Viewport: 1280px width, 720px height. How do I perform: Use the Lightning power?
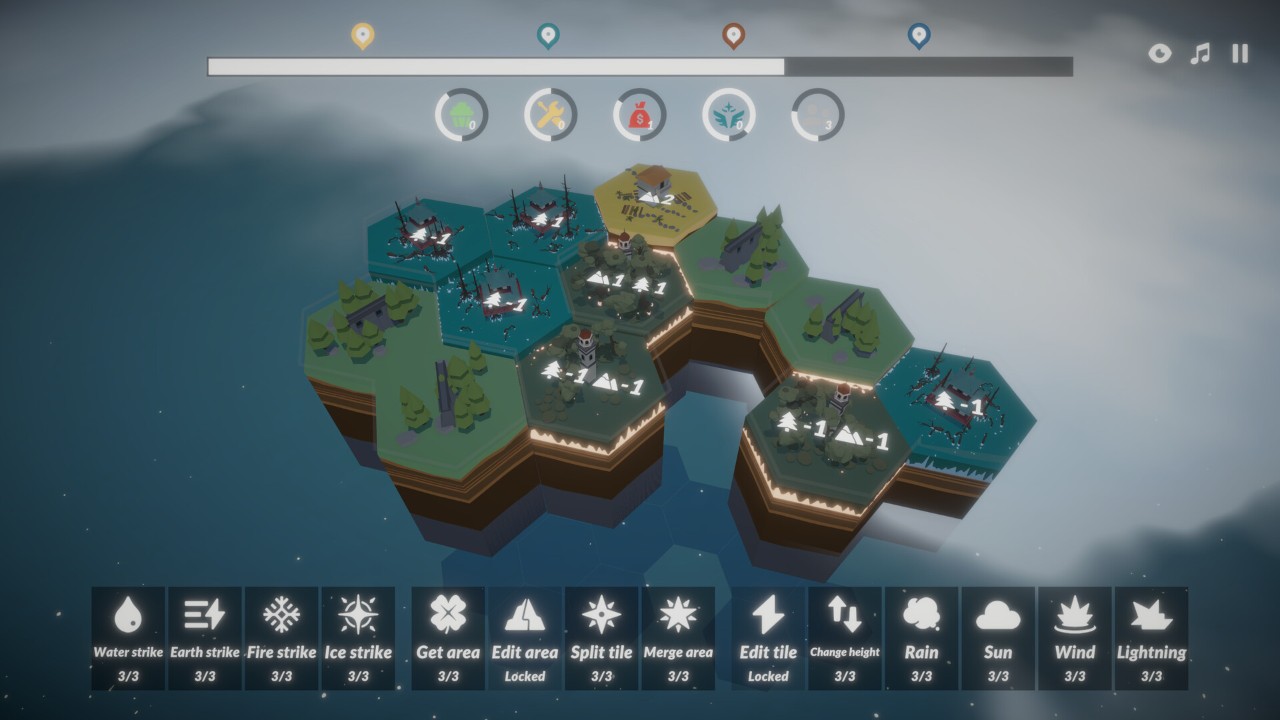tap(1151, 637)
